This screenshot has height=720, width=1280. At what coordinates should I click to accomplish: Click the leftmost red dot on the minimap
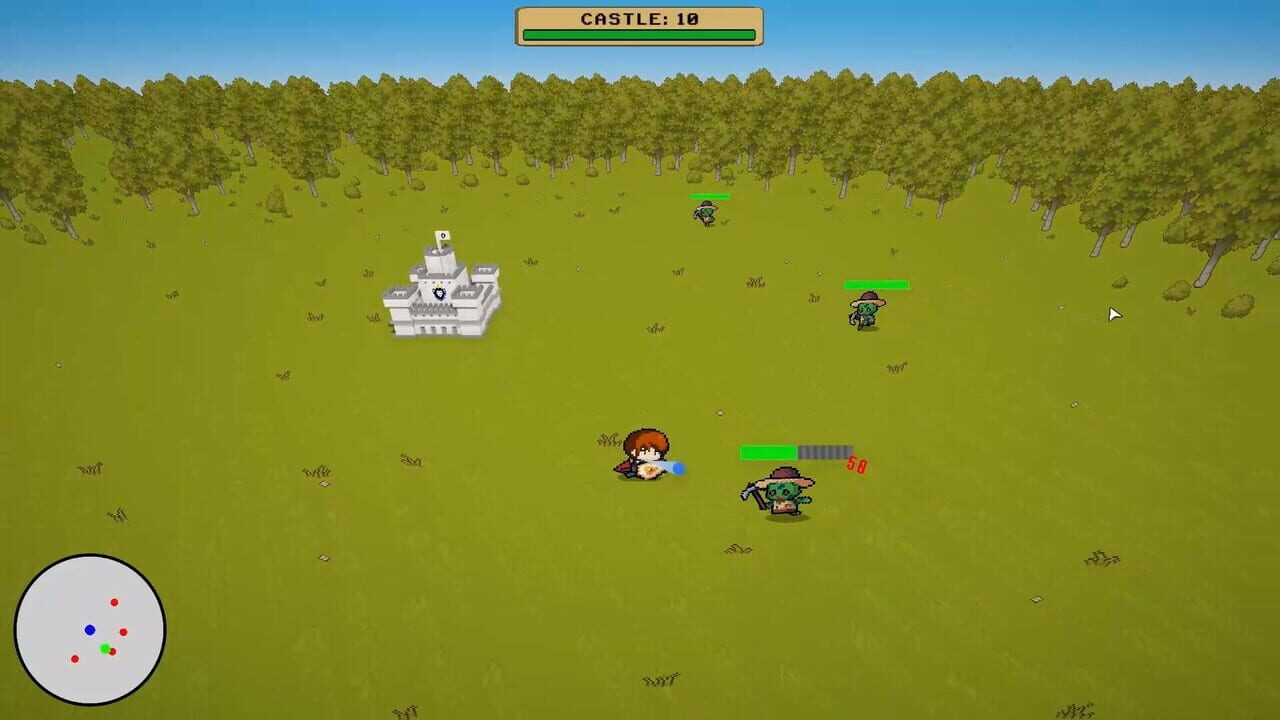pos(75,659)
